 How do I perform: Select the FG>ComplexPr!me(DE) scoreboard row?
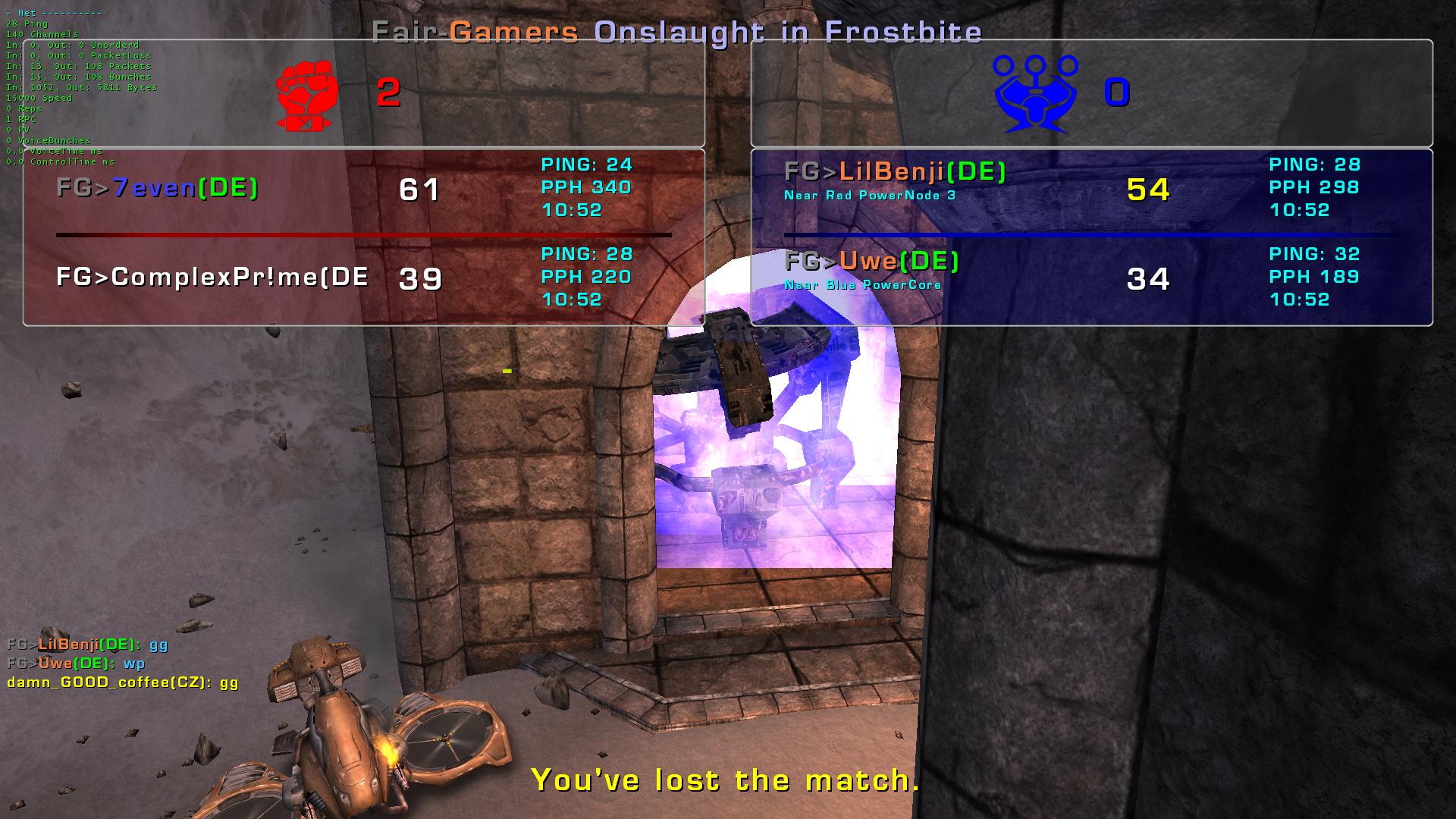(x=212, y=278)
